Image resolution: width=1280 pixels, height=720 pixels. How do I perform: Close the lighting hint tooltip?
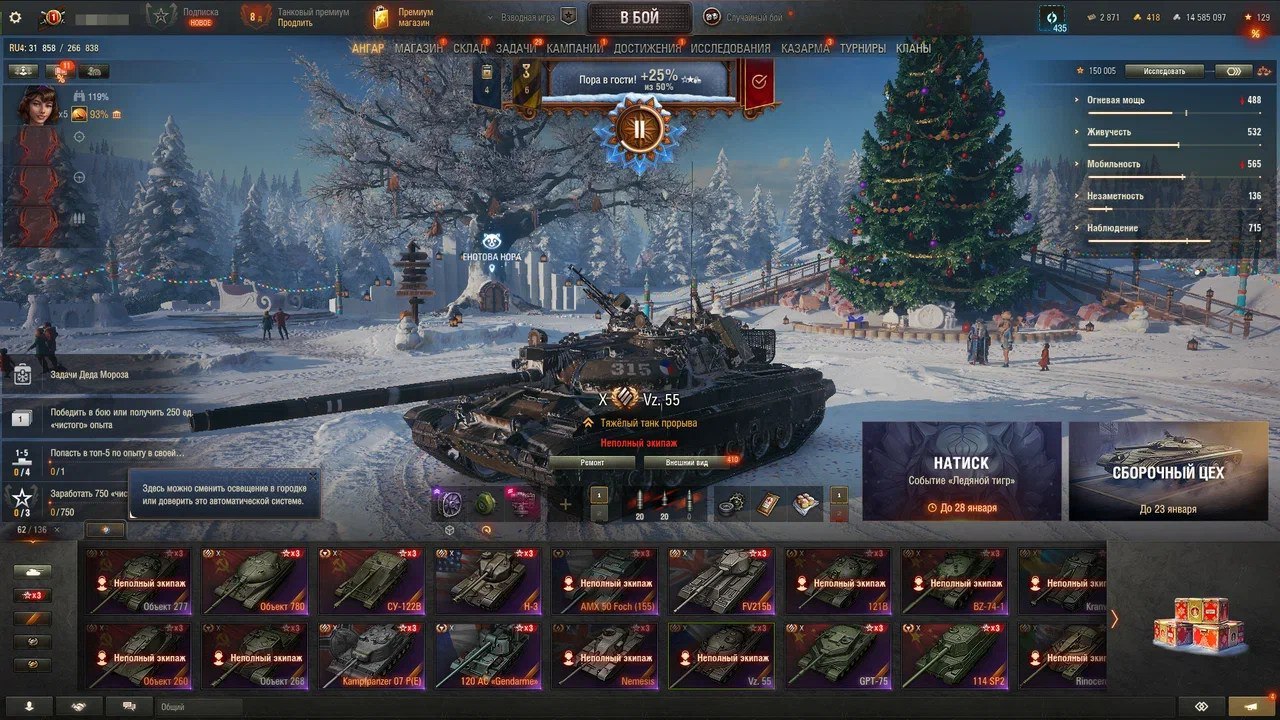312,477
